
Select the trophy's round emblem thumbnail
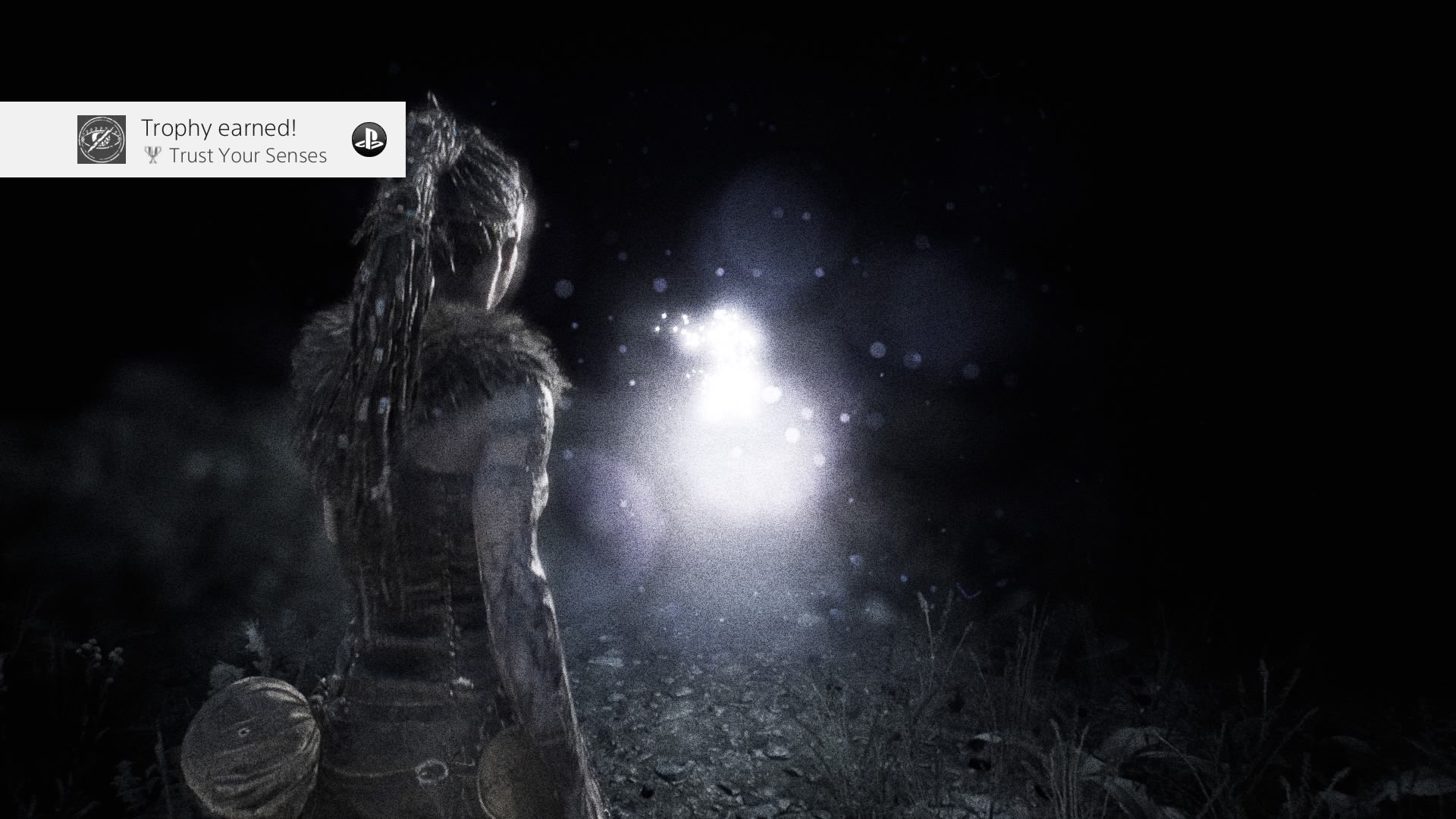[102, 140]
